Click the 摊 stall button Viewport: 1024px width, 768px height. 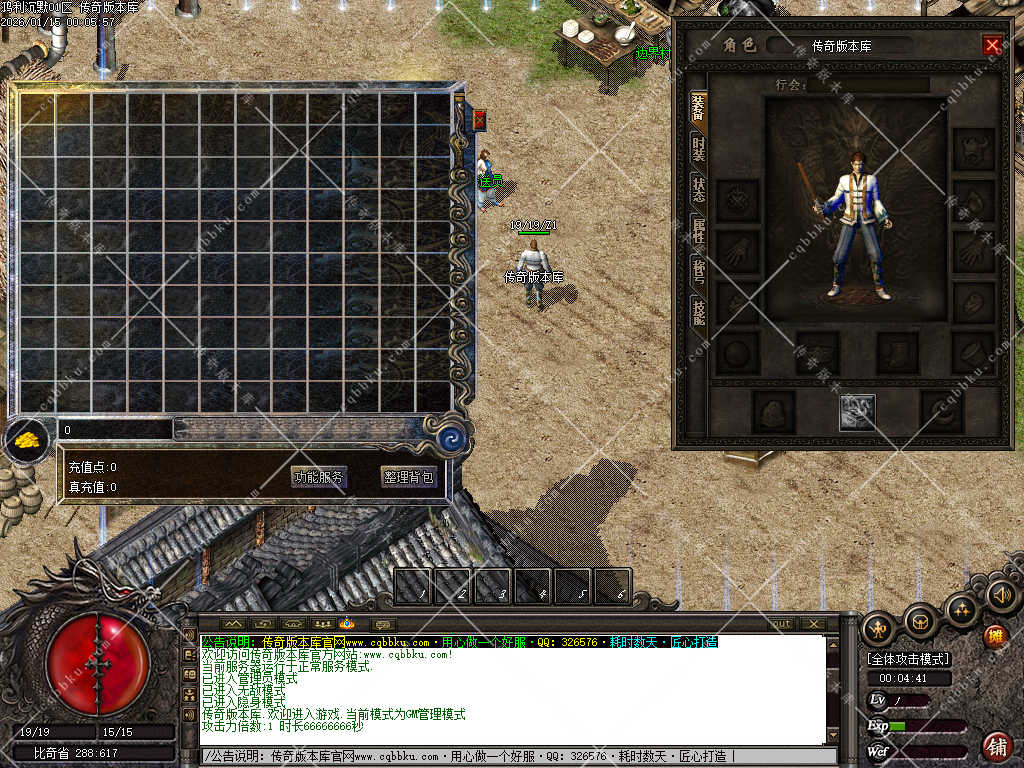coord(995,636)
